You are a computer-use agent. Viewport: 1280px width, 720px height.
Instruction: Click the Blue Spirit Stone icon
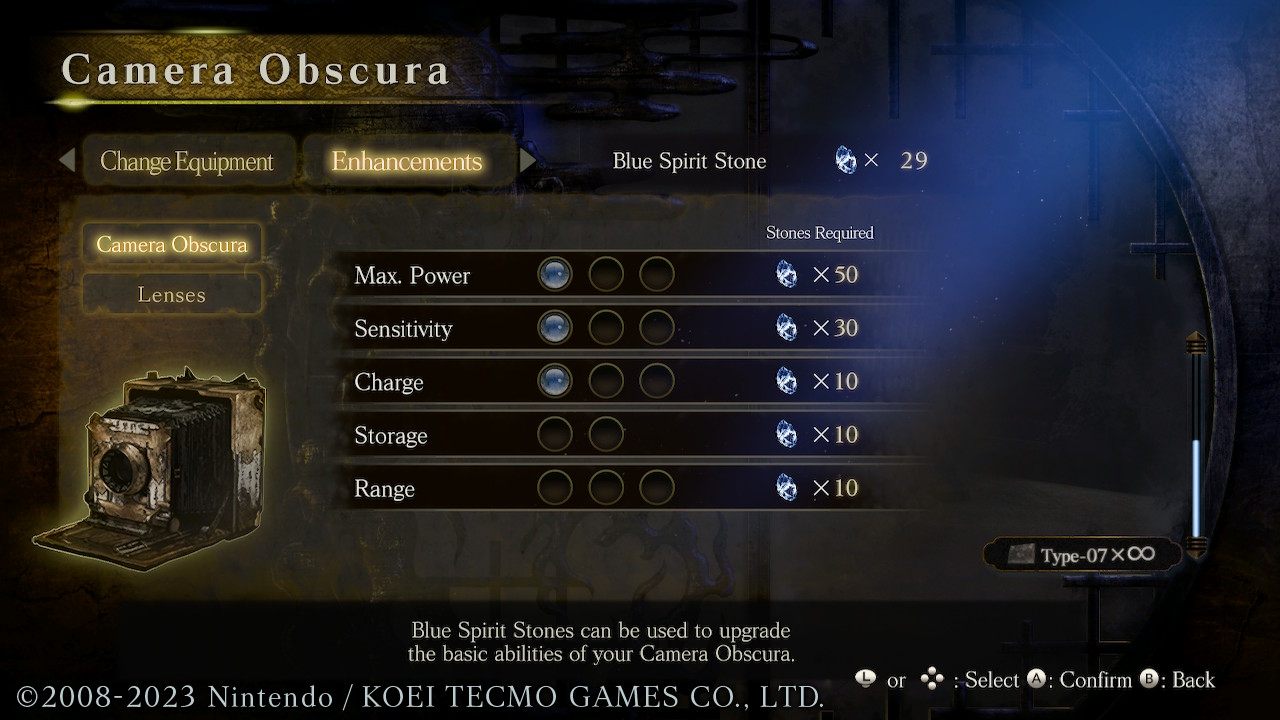845,159
